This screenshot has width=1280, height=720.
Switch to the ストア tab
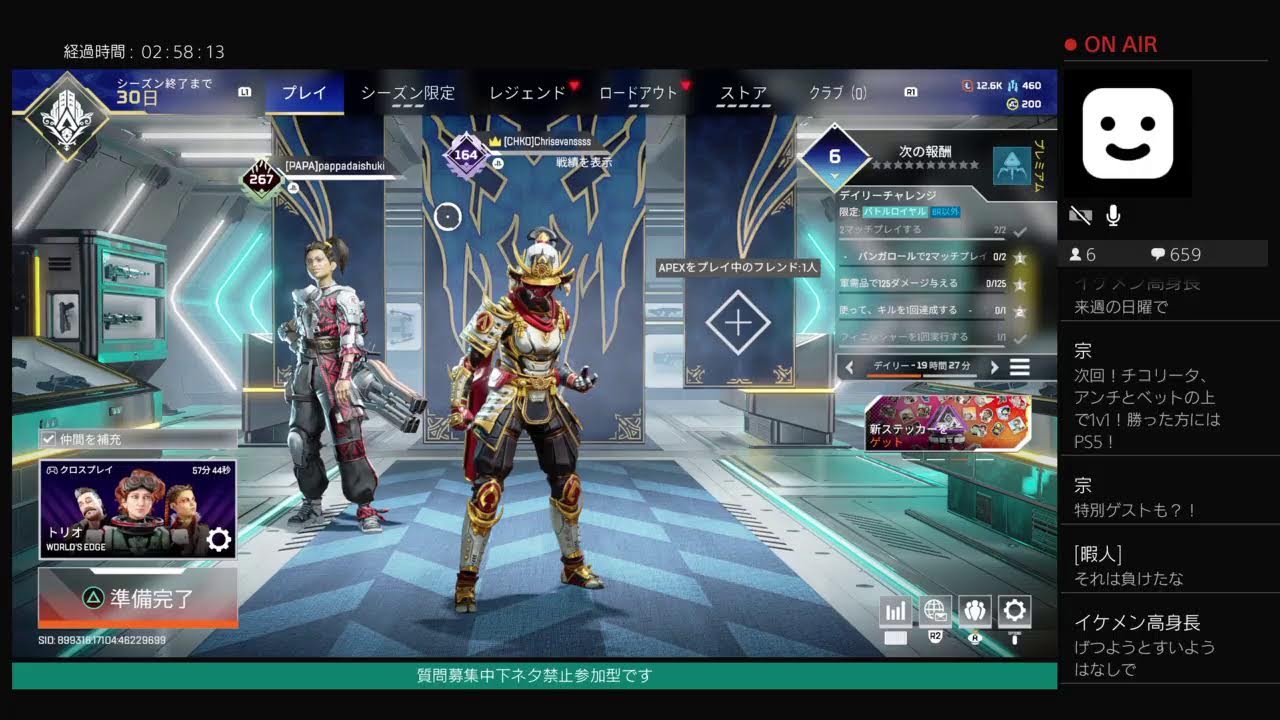tap(741, 92)
